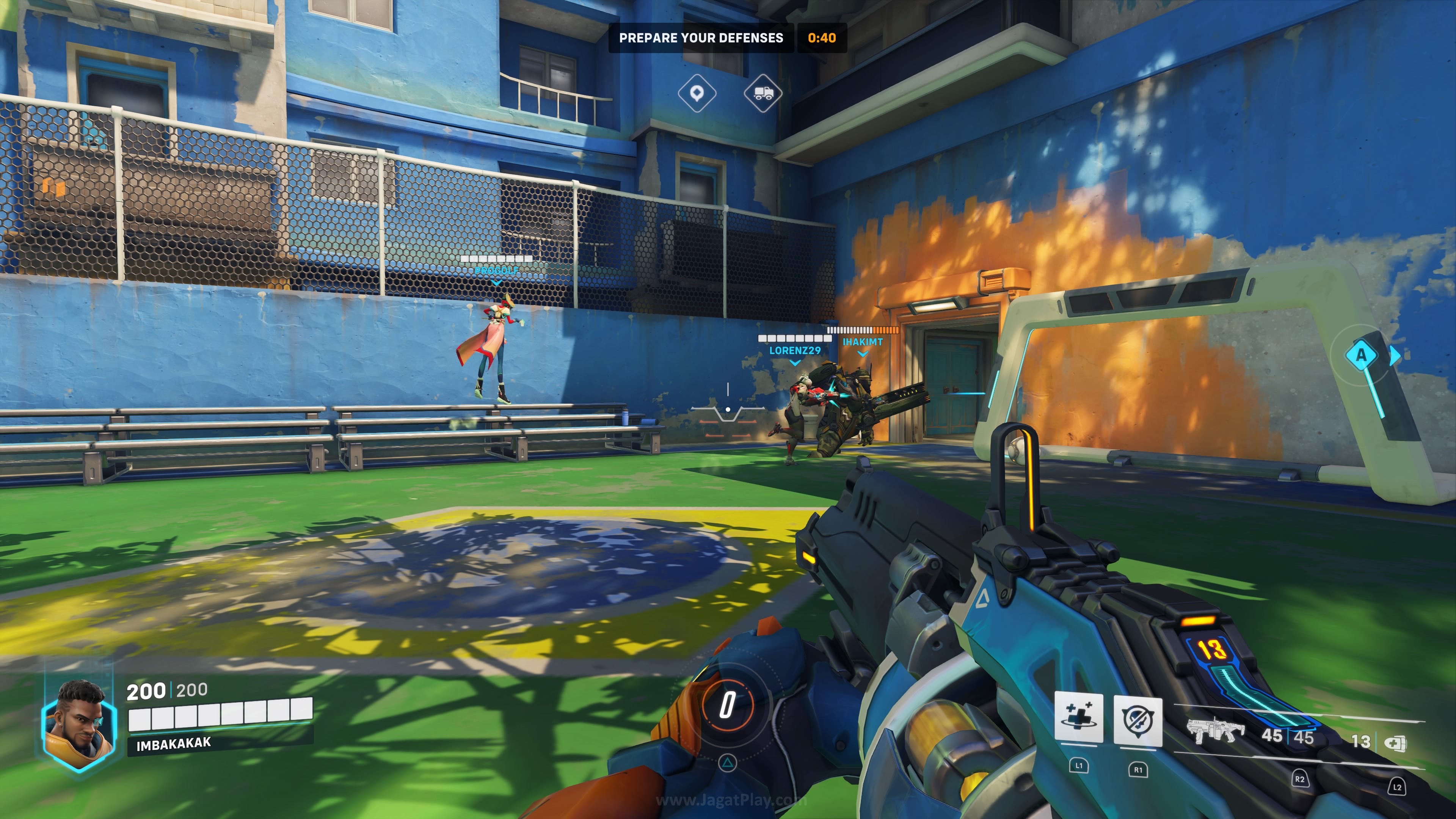Select Baptiste's hero portrait
The height and width of the screenshot is (819, 1456).
tap(80, 725)
